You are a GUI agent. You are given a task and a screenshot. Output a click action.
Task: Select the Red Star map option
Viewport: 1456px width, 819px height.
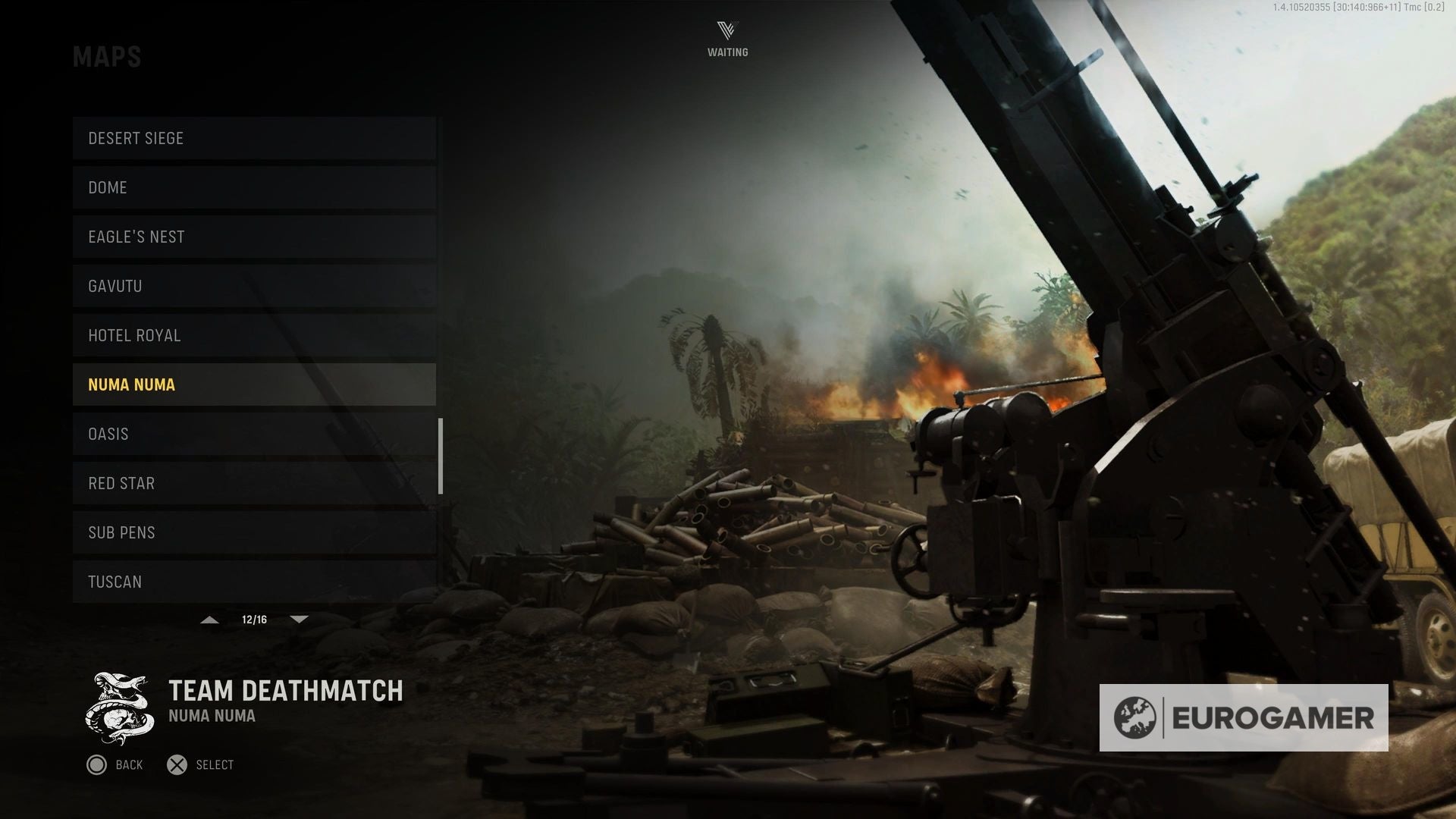pyautogui.click(x=254, y=483)
